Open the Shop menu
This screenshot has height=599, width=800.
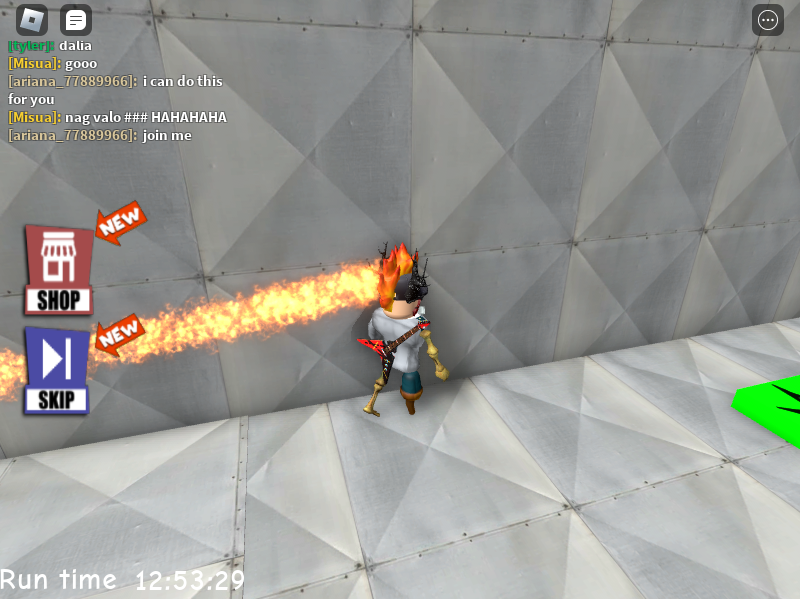point(58,270)
